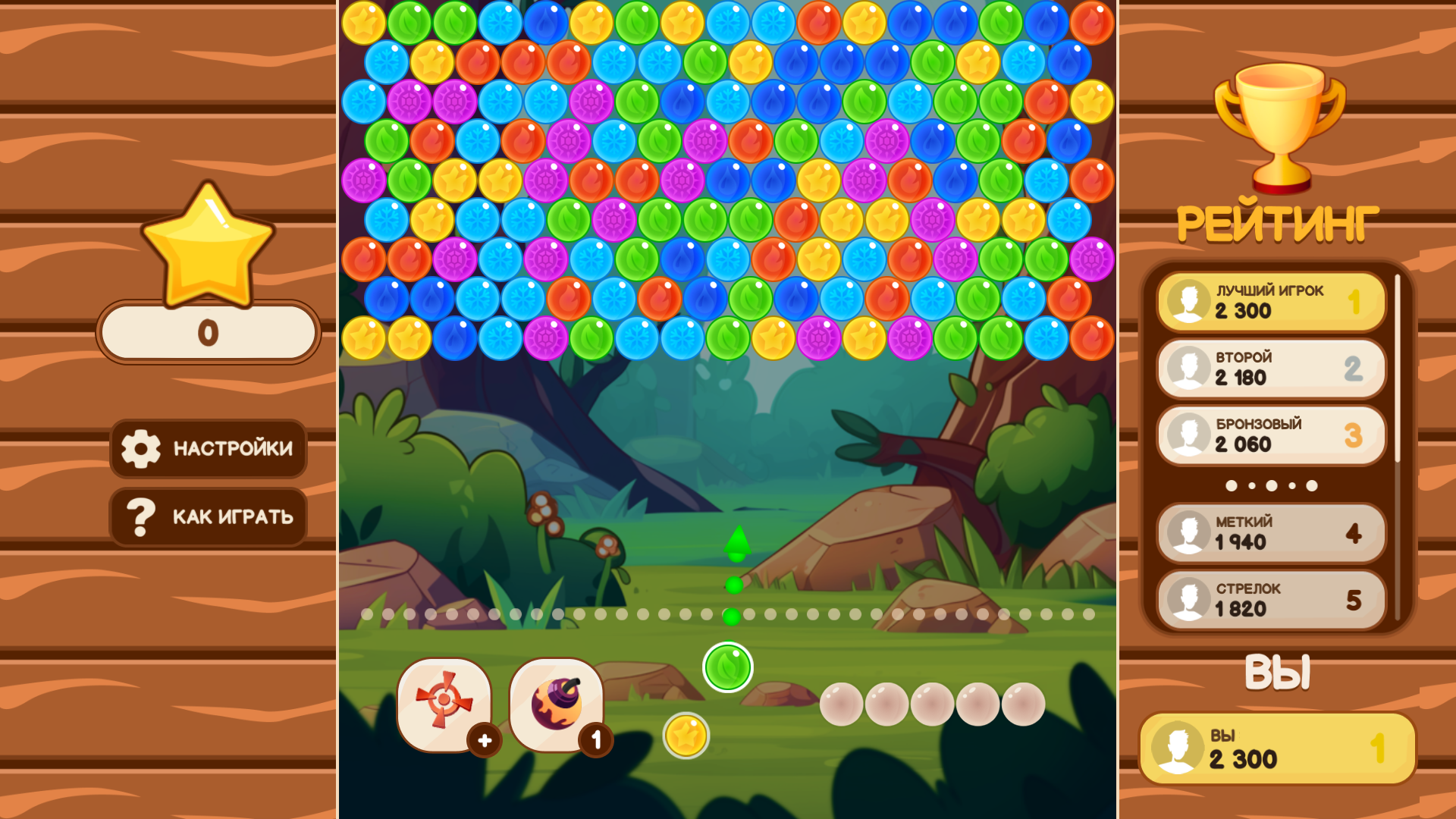Select the СТРЕЛОК rating entry
Viewport: 1456px width, 819px height.
pyautogui.click(x=1270, y=599)
